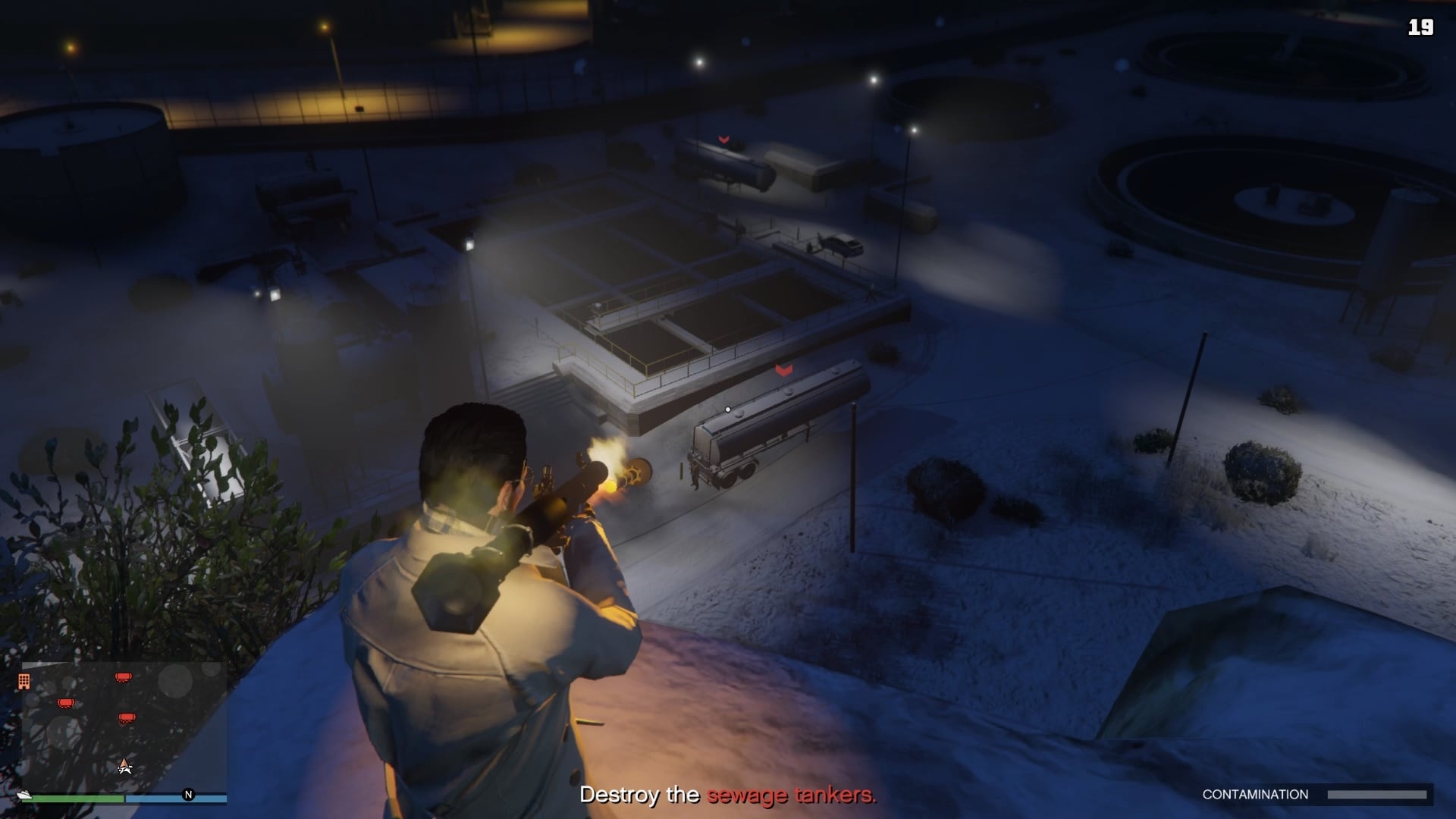Select the topmost red tanker blip on minimap
Viewport: 1456px width, 819px height.
coord(123,677)
